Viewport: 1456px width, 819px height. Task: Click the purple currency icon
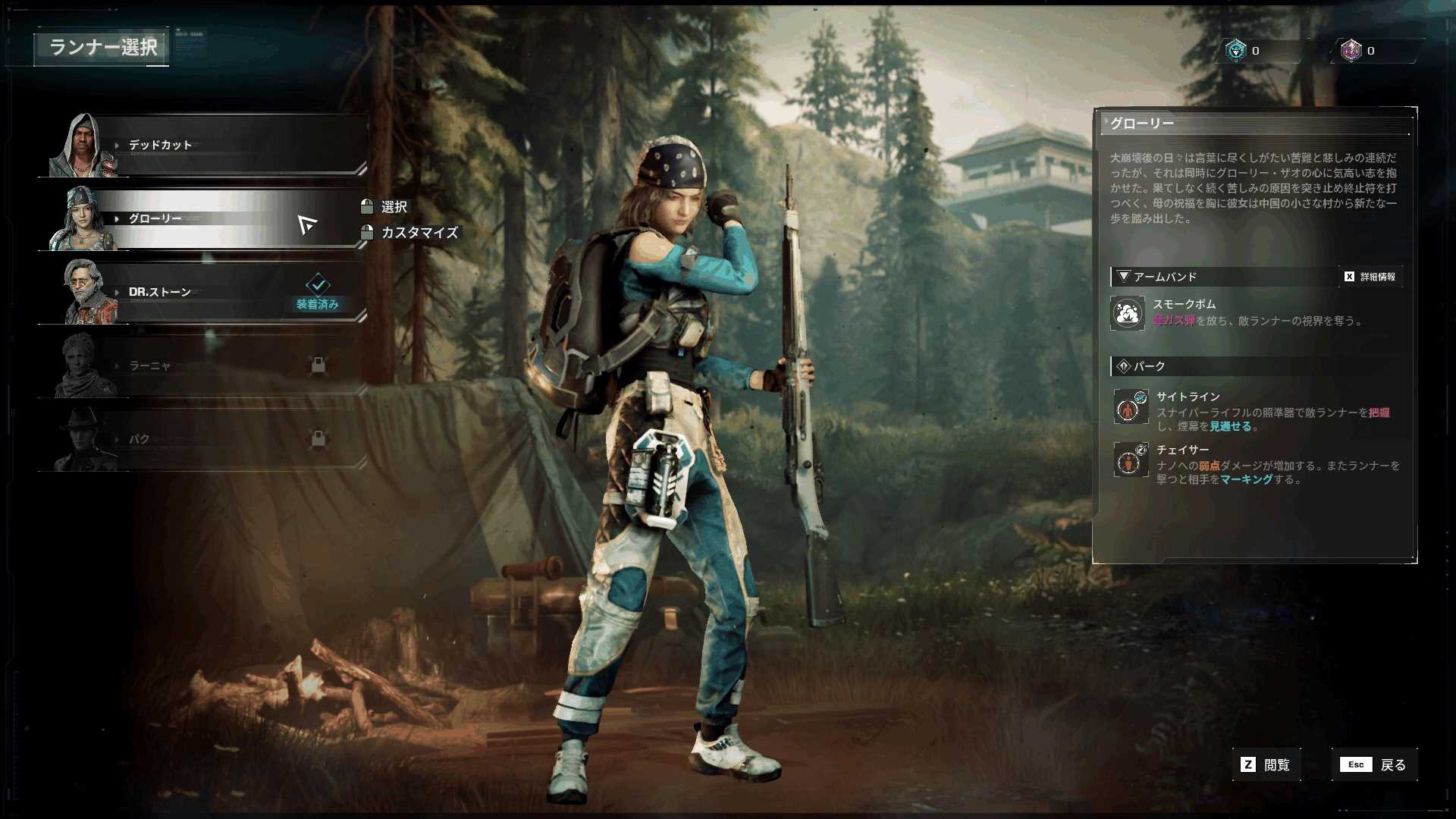coord(1351,51)
